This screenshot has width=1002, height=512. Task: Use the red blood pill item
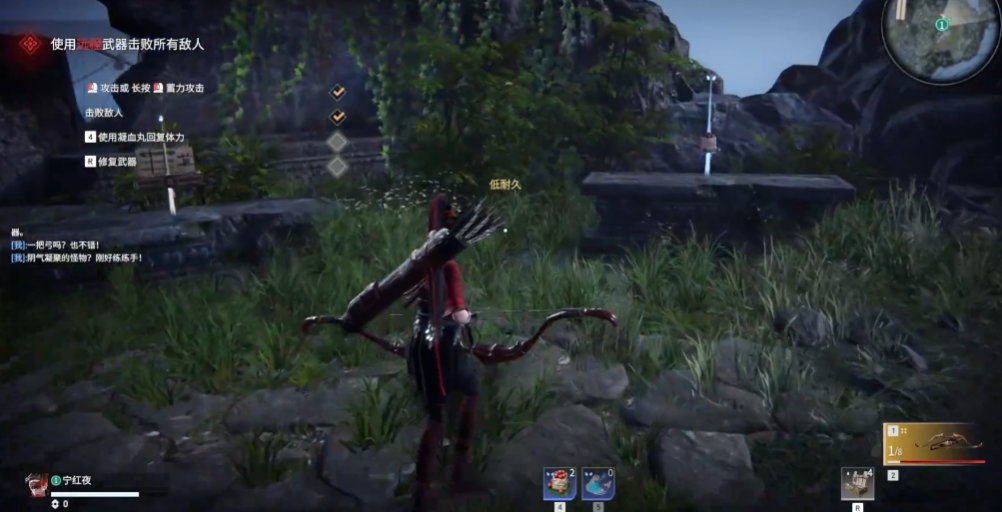tap(558, 484)
